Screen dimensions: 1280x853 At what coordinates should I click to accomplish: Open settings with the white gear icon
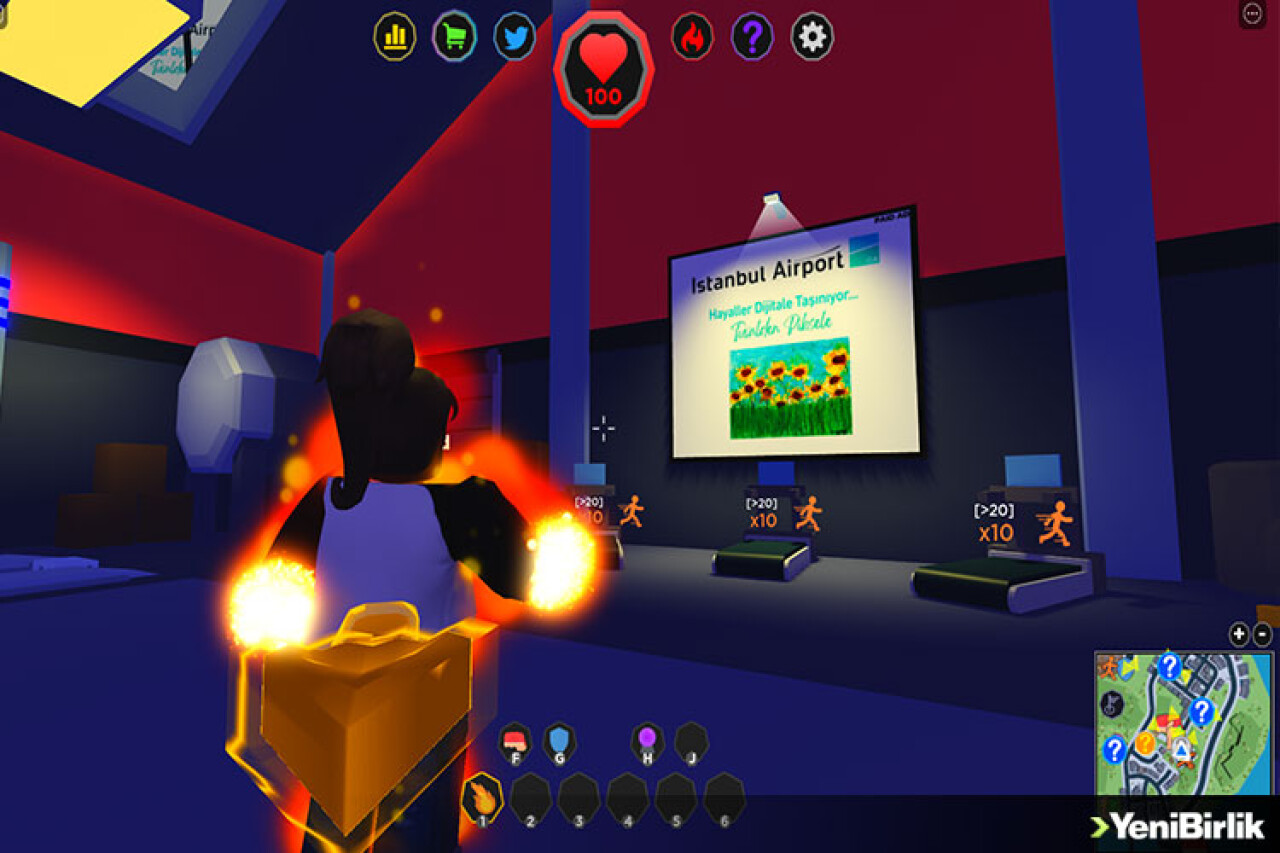tap(812, 37)
